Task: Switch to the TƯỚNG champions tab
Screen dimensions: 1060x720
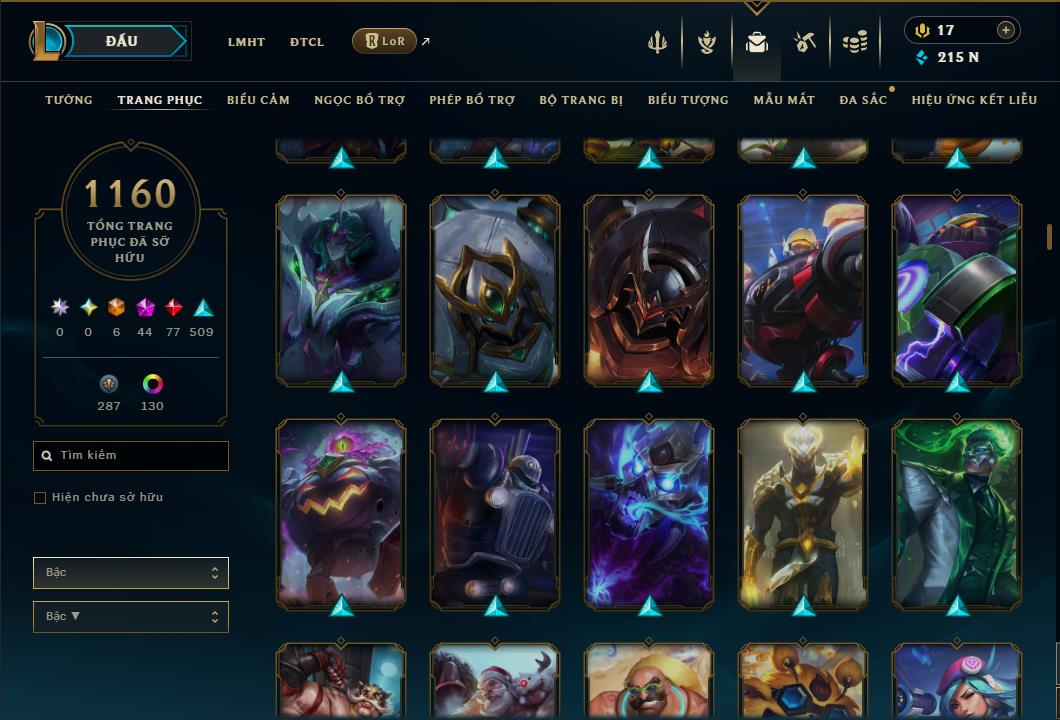Action: (x=69, y=100)
